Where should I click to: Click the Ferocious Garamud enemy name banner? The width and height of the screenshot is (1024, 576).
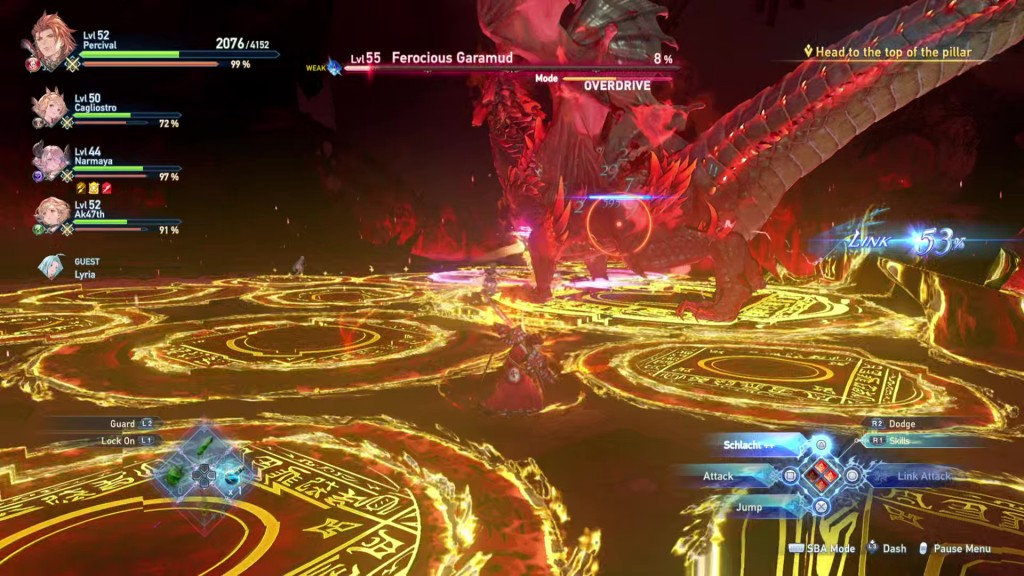click(x=452, y=58)
